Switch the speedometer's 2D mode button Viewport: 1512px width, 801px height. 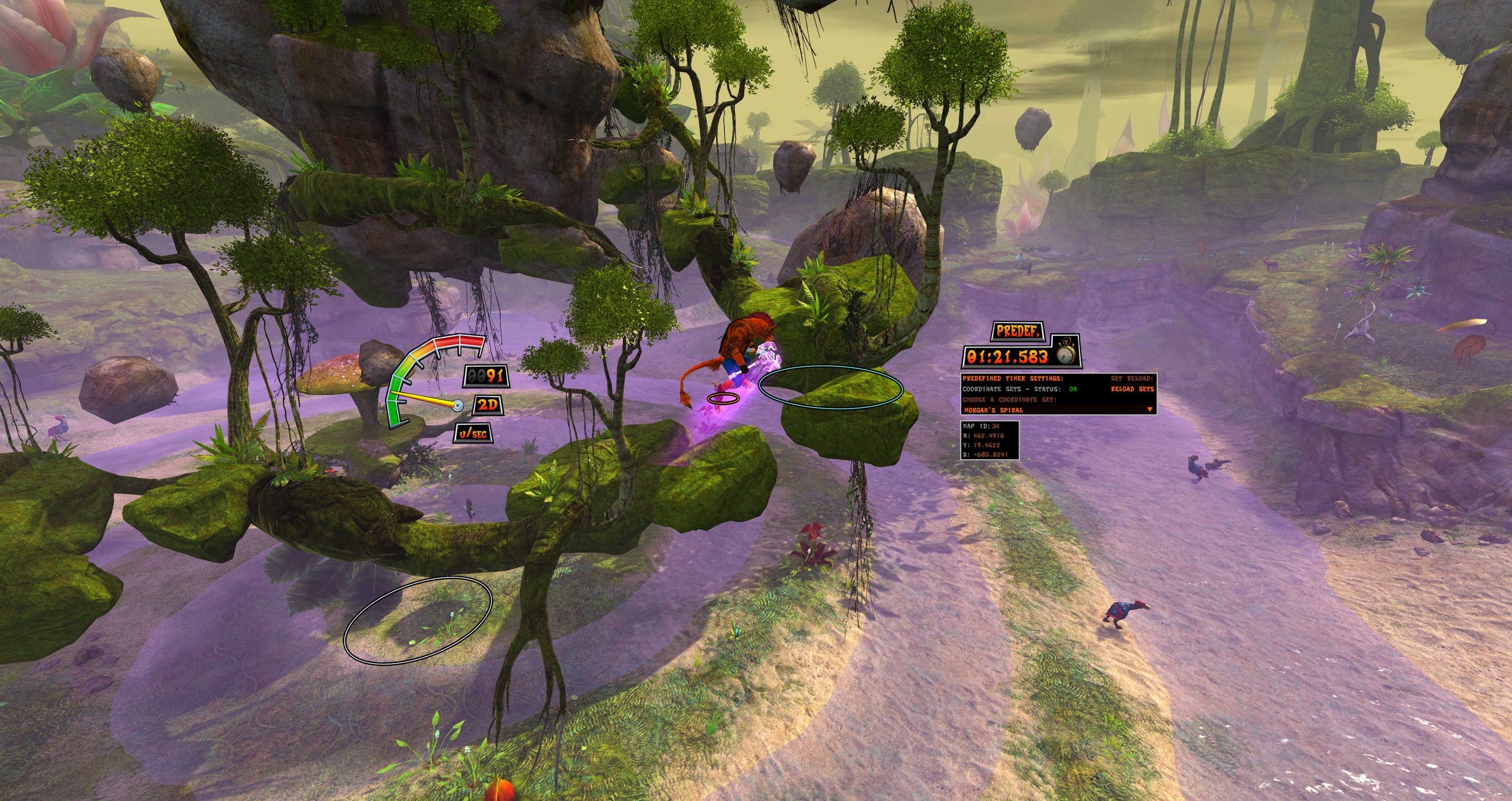pyautogui.click(x=488, y=405)
